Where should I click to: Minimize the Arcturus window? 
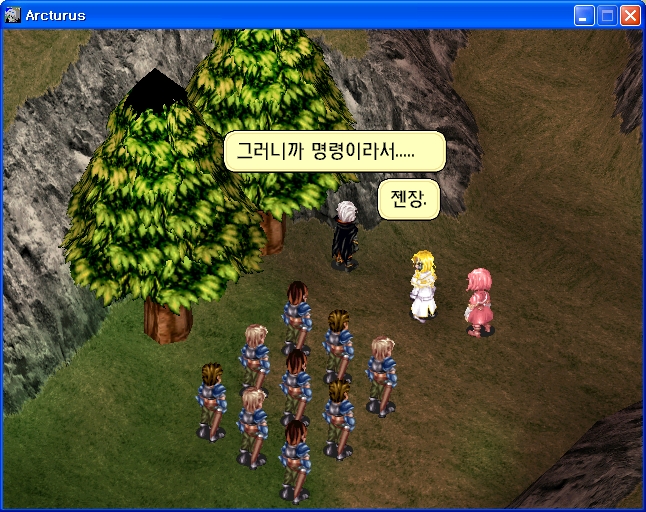coord(584,15)
